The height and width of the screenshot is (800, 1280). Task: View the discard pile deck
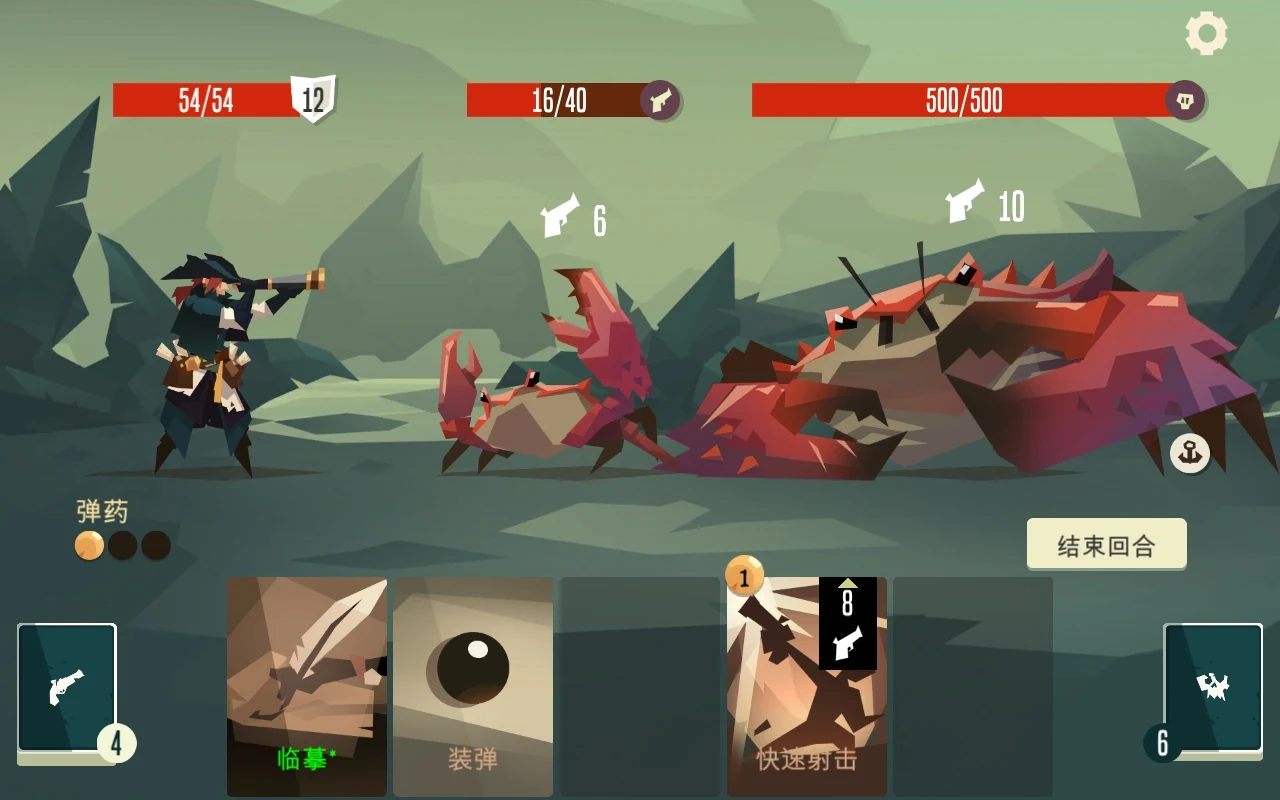(x=1212, y=688)
